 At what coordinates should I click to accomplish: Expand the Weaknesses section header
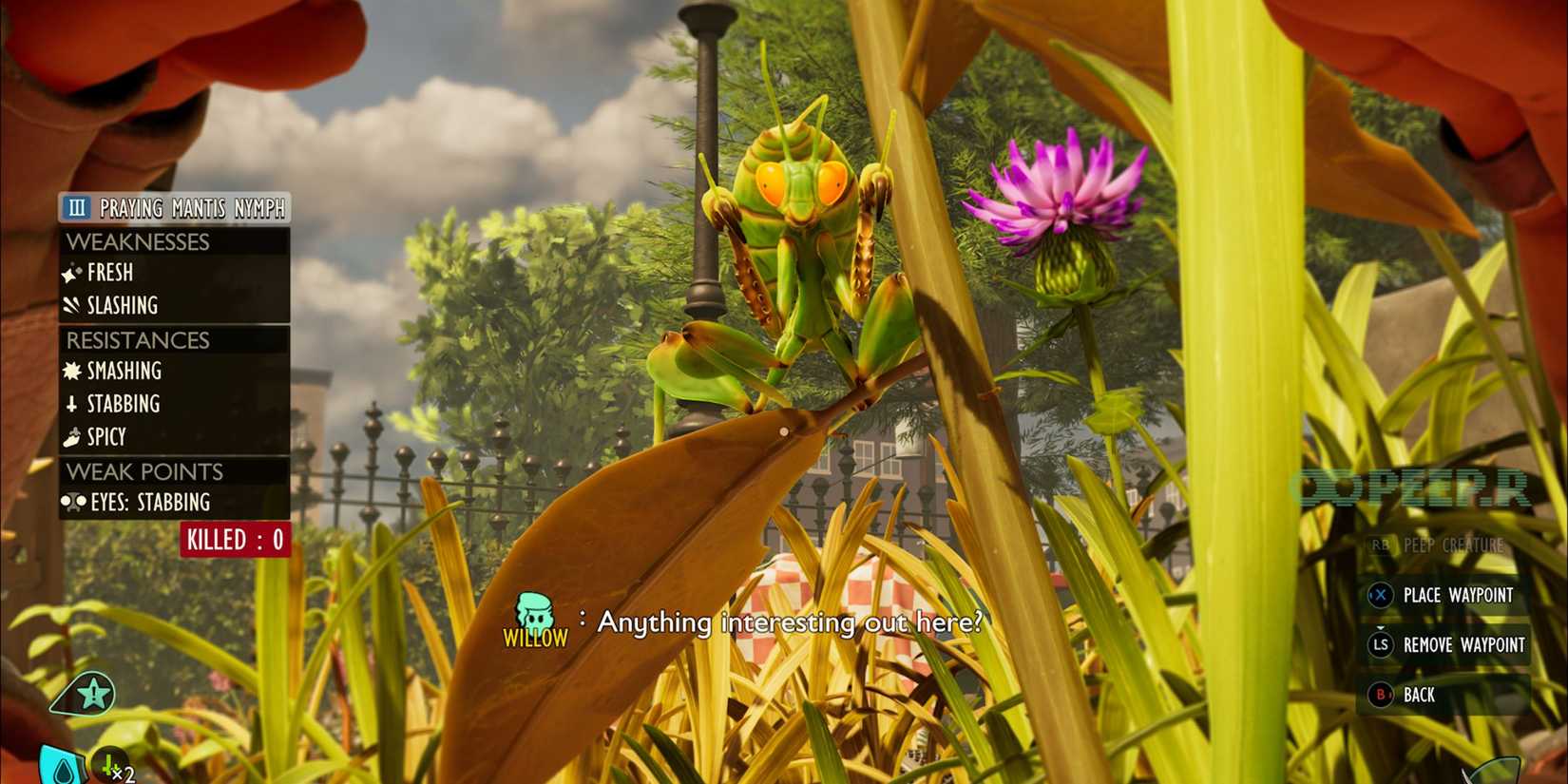(x=138, y=241)
